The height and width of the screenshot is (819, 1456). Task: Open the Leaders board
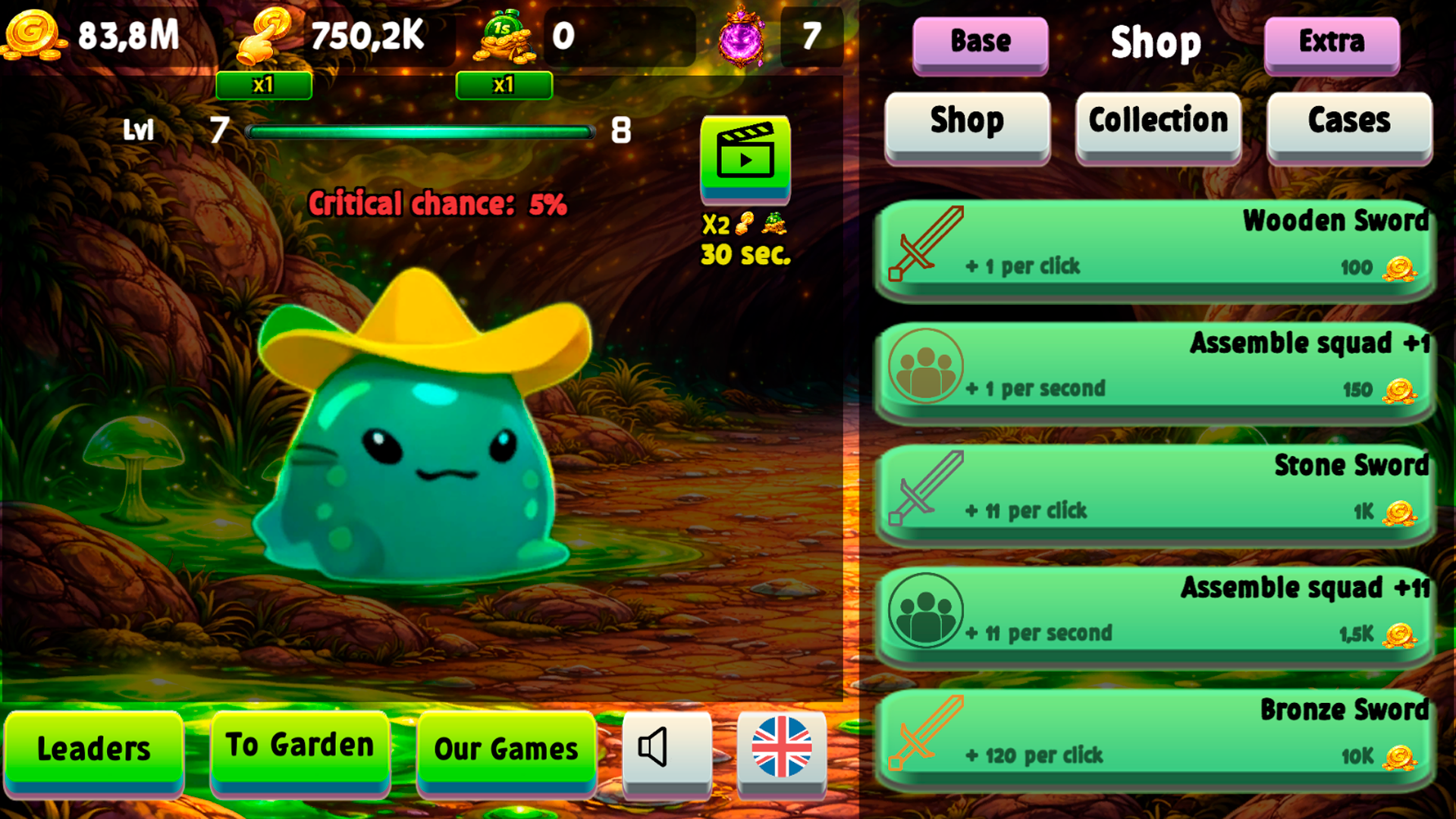click(94, 749)
